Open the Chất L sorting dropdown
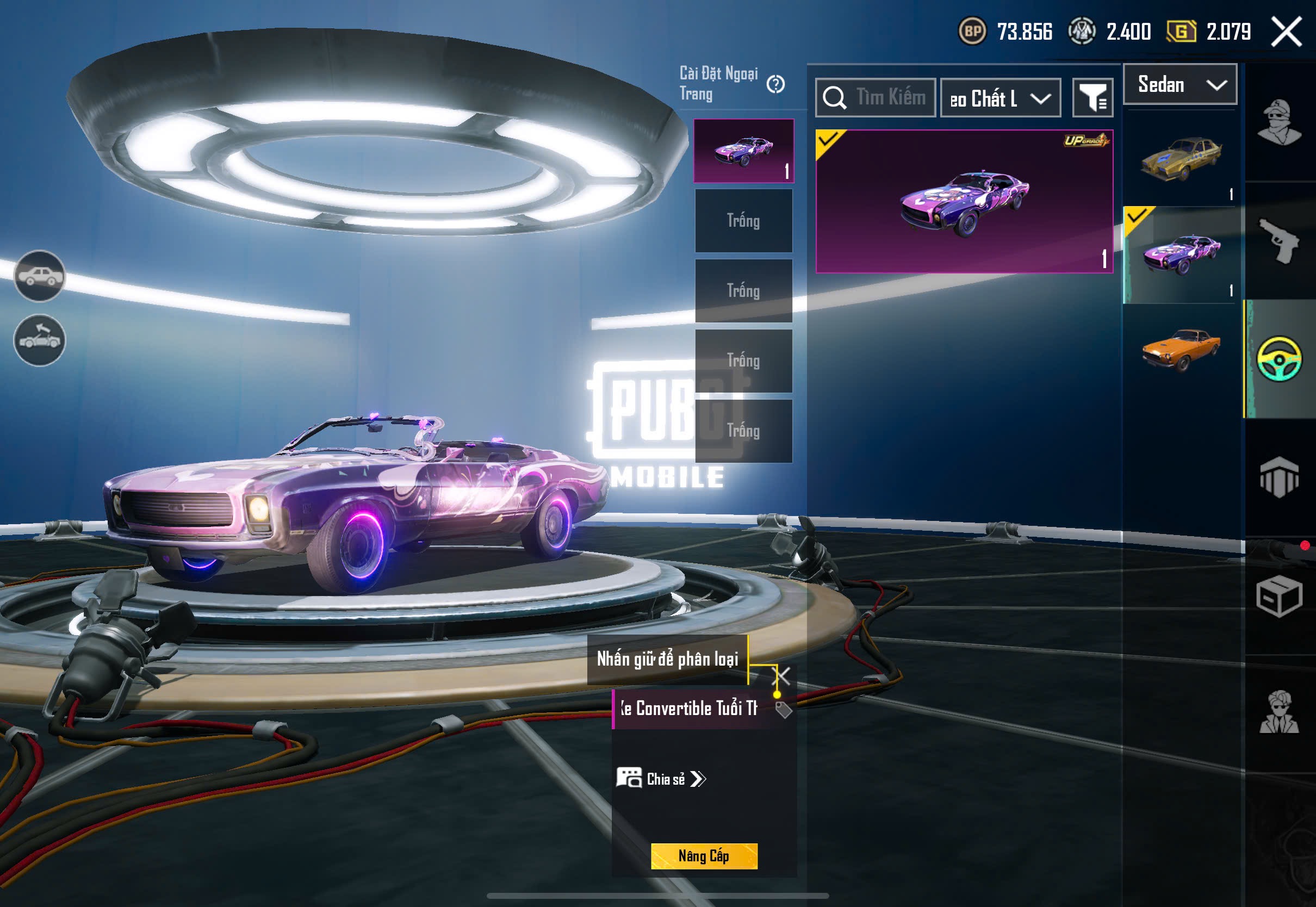Screen dimensions: 1316x907 [1000, 98]
